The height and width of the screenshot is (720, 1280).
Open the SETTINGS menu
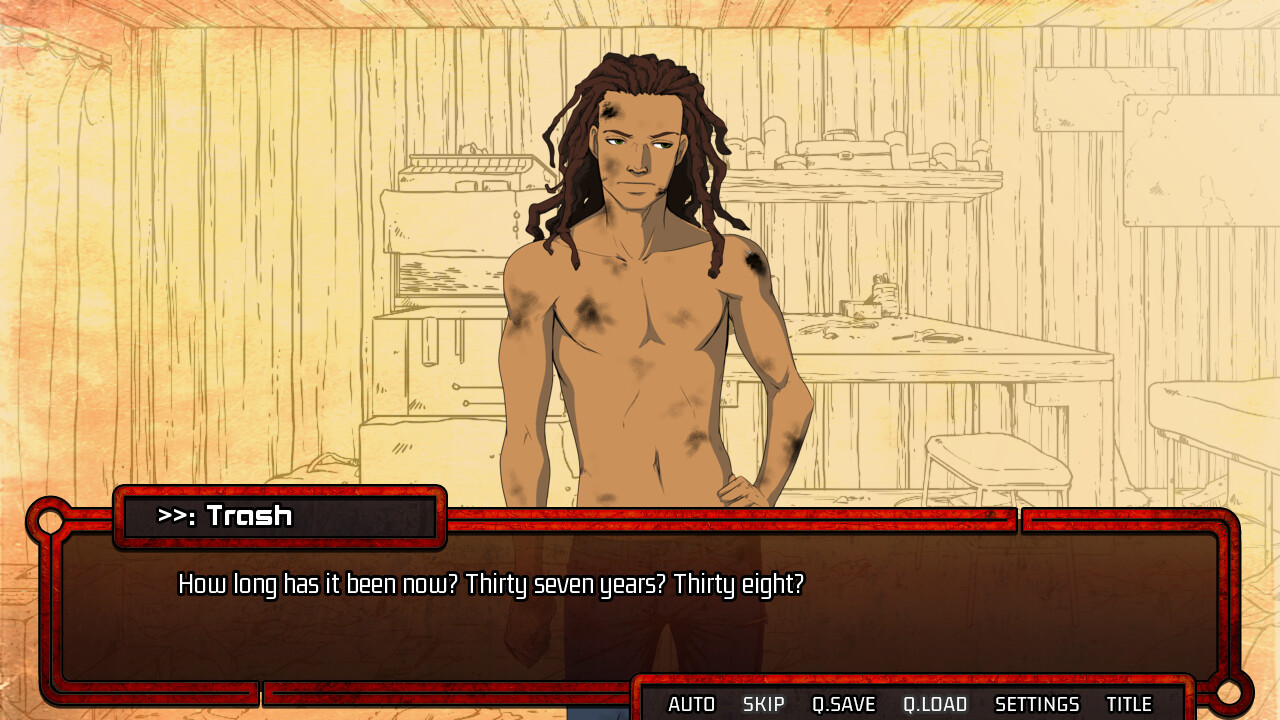1037,704
